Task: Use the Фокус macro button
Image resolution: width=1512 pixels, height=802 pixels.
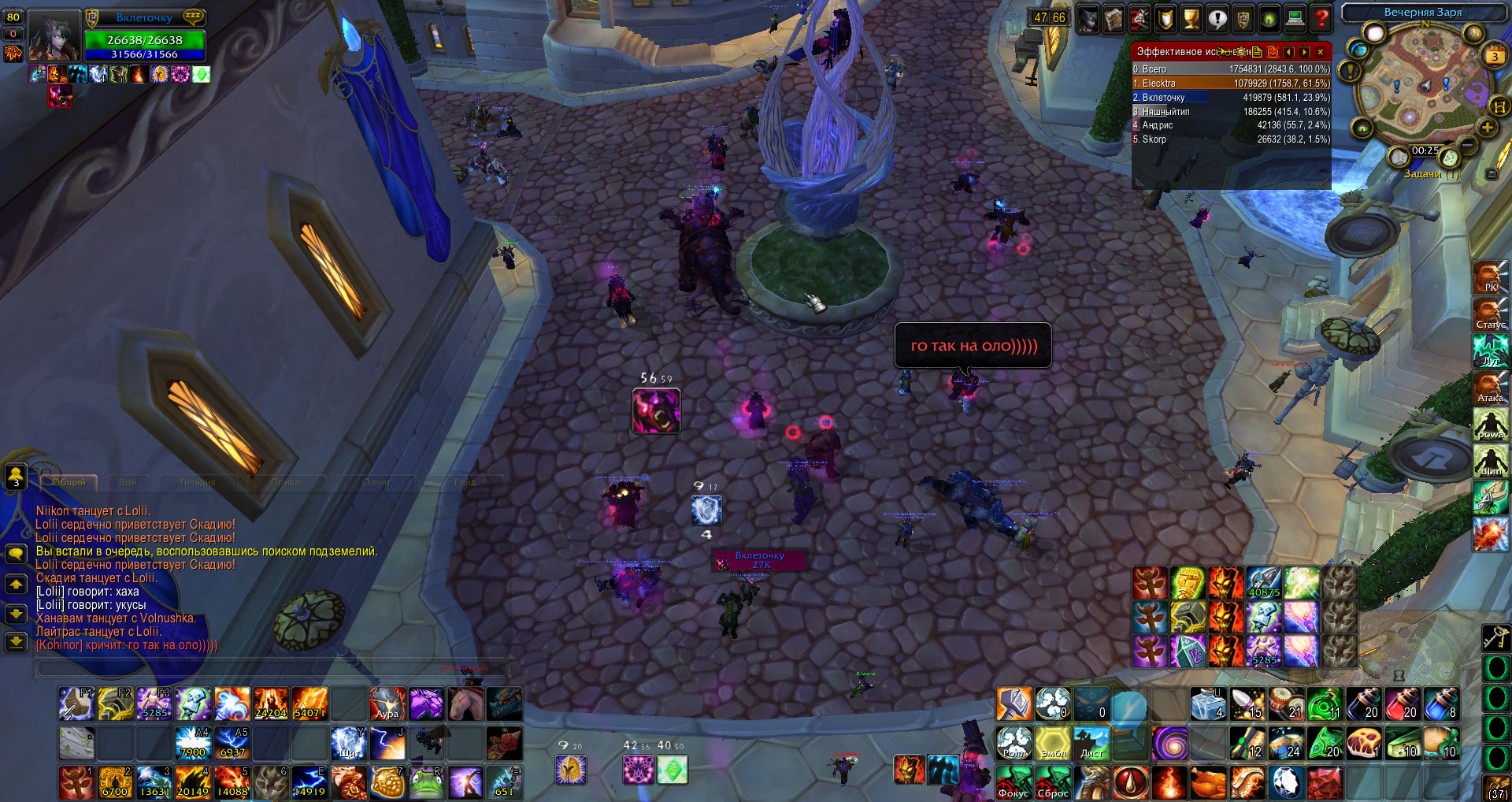Action: pyautogui.click(x=1014, y=782)
